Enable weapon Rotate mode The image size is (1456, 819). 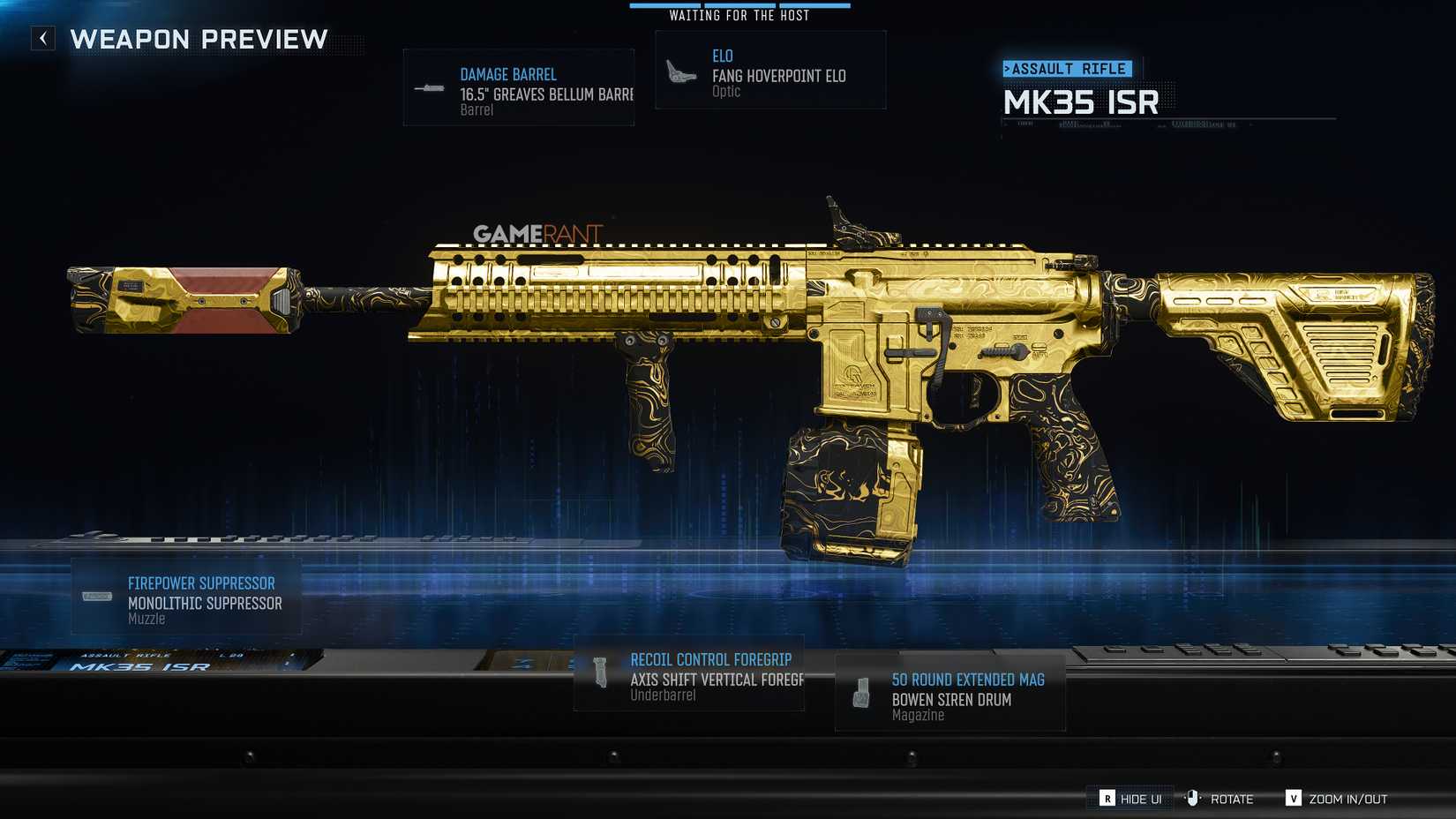click(1234, 798)
